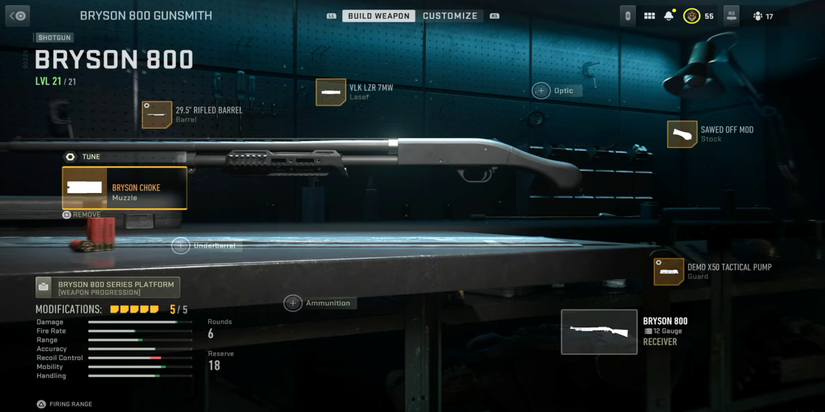Open the player rank 55 profile
The height and width of the screenshot is (412, 825).
[x=698, y=16]
